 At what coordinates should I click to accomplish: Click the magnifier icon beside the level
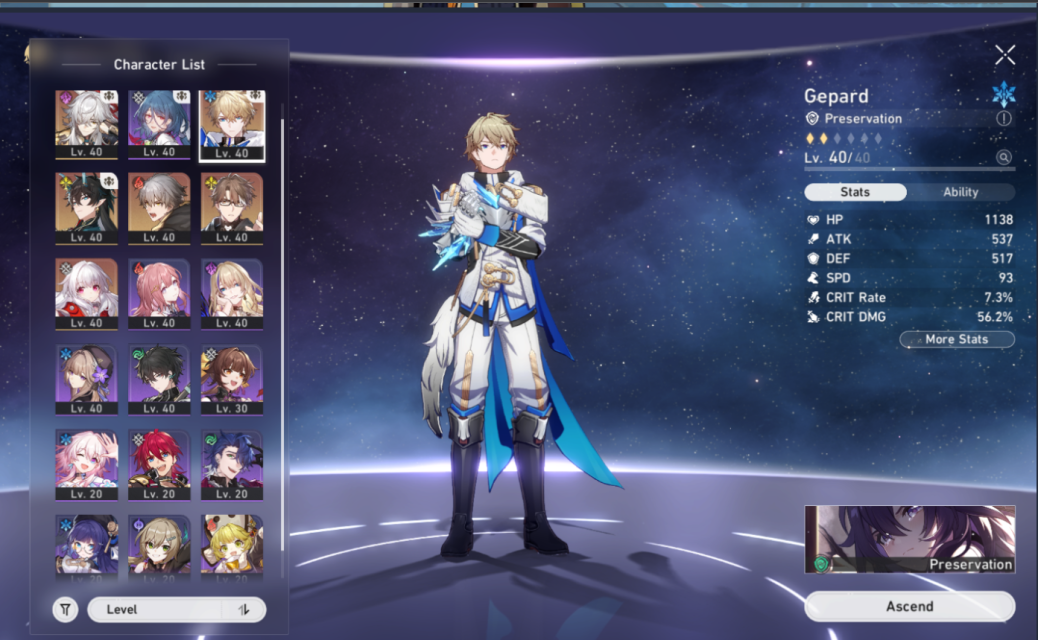[1003, 157]
